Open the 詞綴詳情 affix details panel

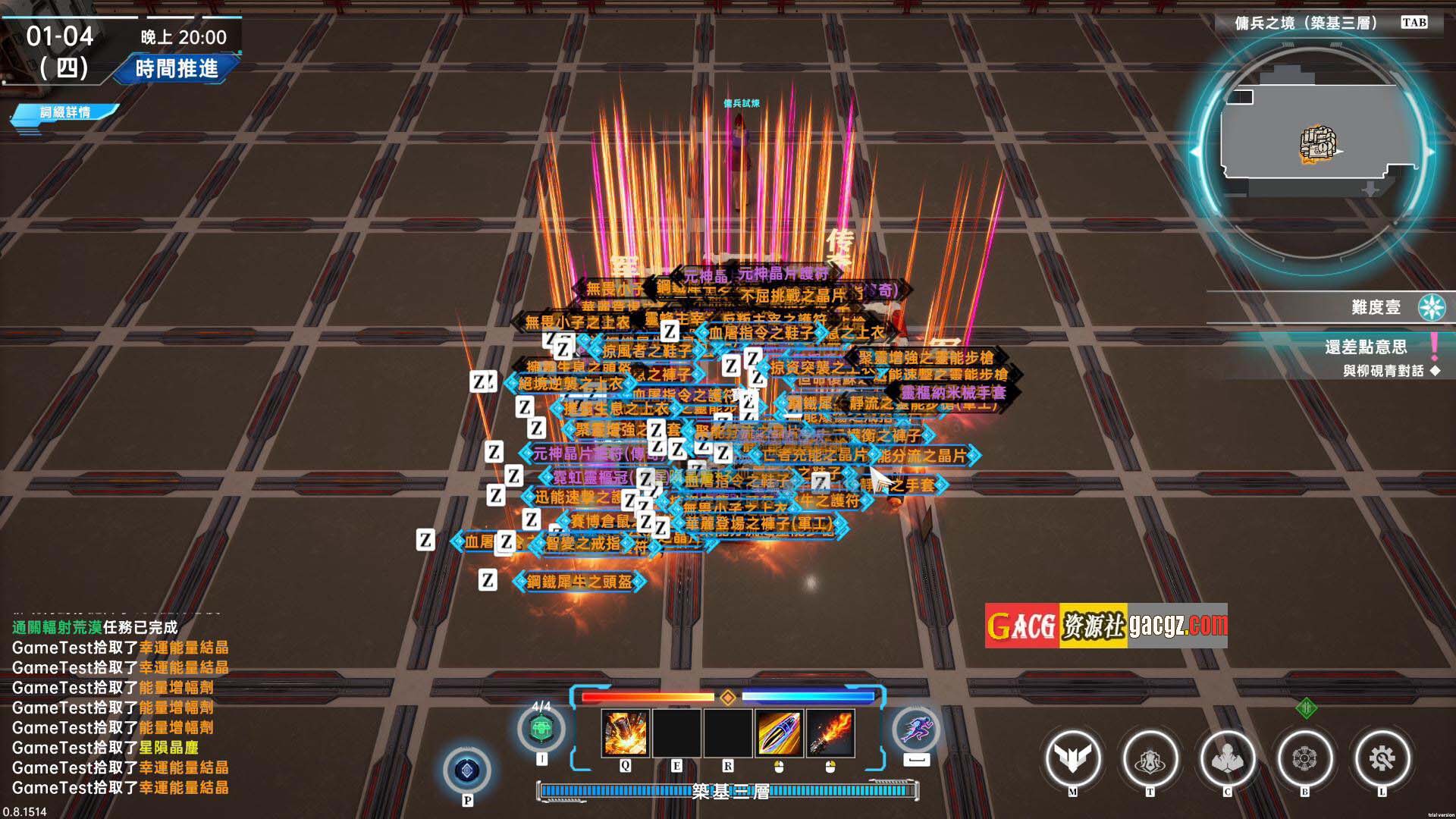pyautogui.click(x=65, y=112)
